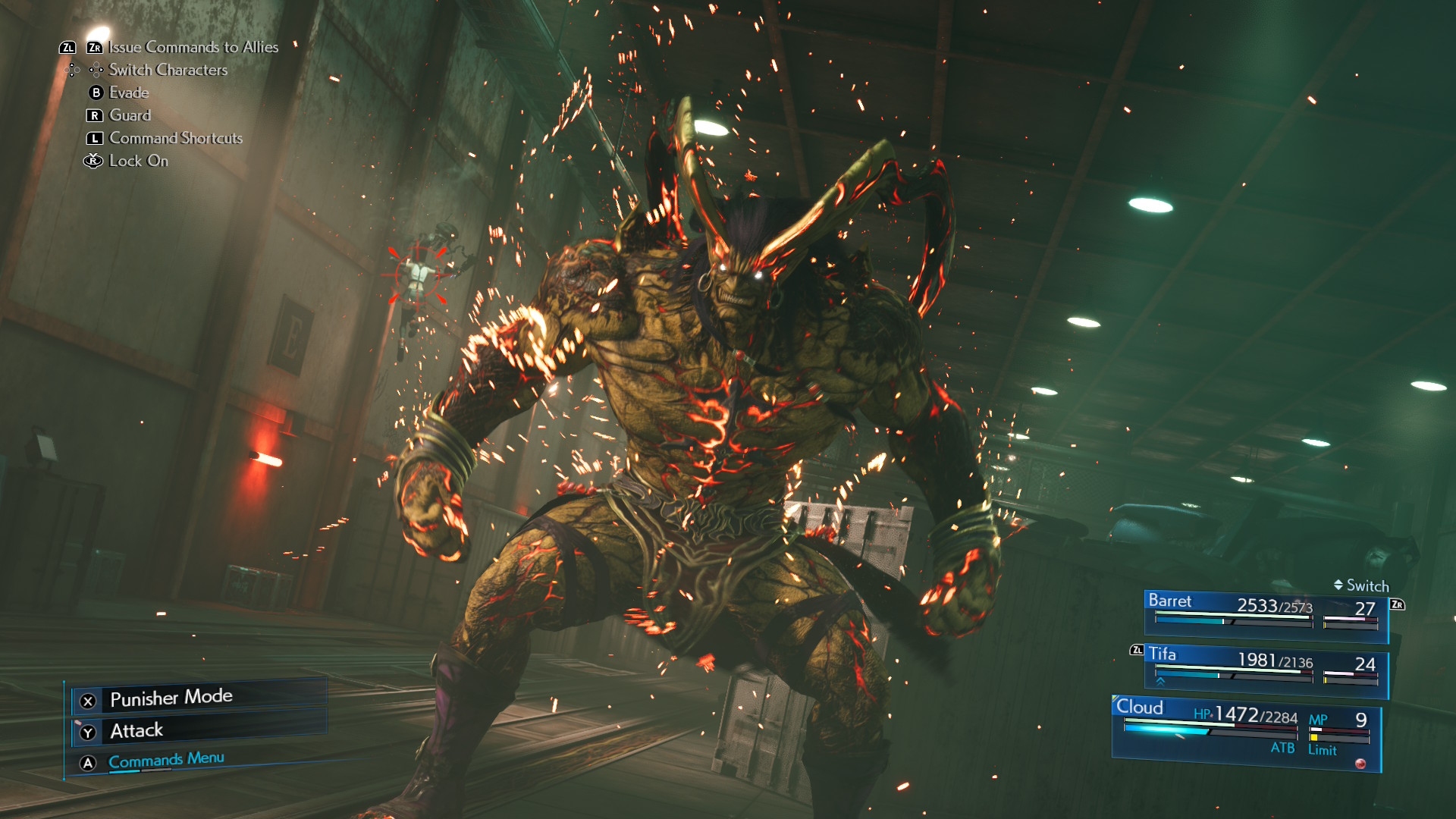Open the Commands Menu
Viewport: 1456px width, 819px height.
coord(166,761)
